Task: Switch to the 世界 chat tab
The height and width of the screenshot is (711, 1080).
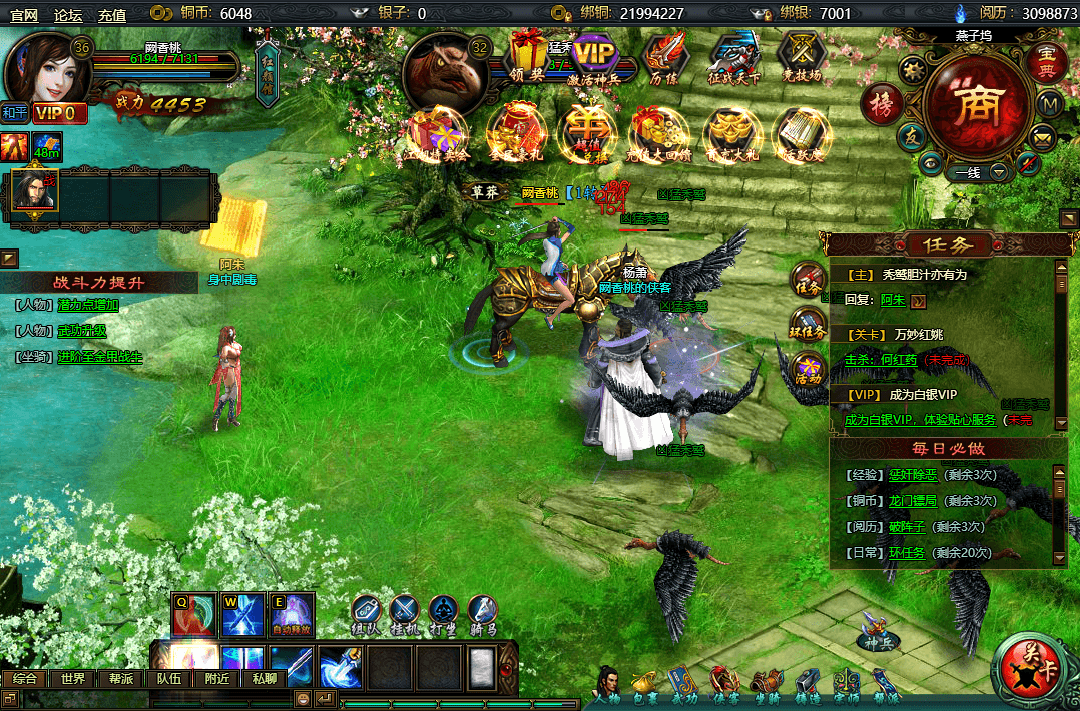Action: pyautogui.click(x=72, y=678)
